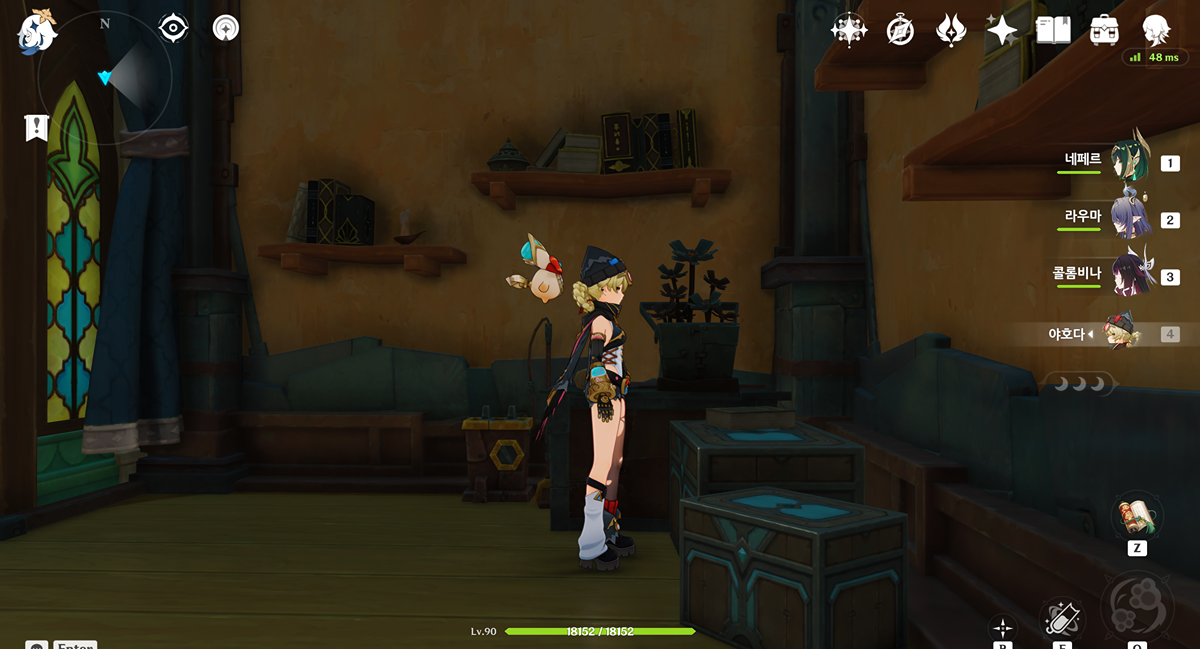Screen dimensions: 1200x649
Task: Open the backpack inventory
Action: pos(1104,30)
